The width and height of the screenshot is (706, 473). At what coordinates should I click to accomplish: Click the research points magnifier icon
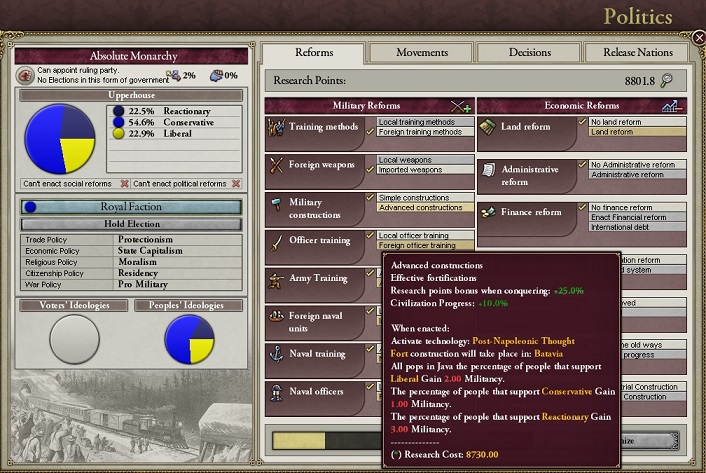(667, 81)
